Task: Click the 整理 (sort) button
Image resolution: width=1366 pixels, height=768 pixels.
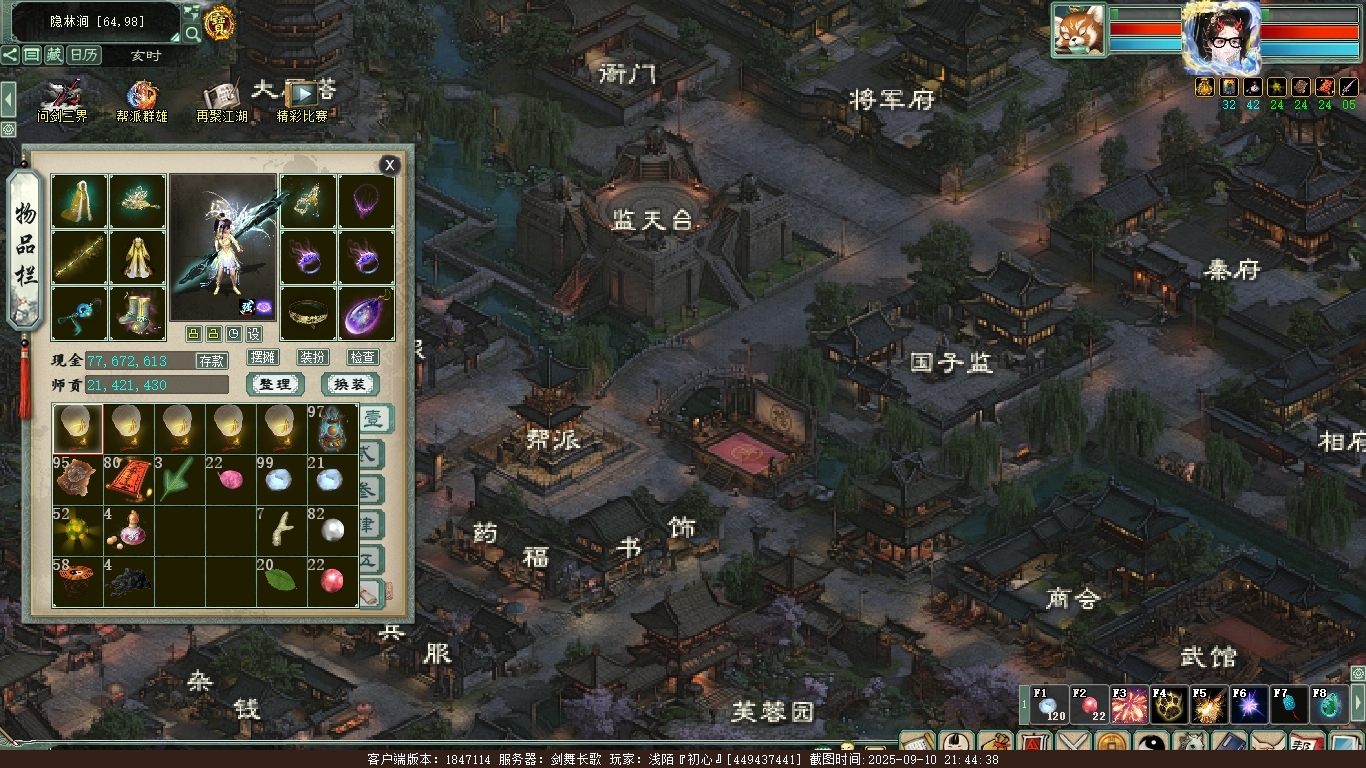Action: tap(275, 385)
